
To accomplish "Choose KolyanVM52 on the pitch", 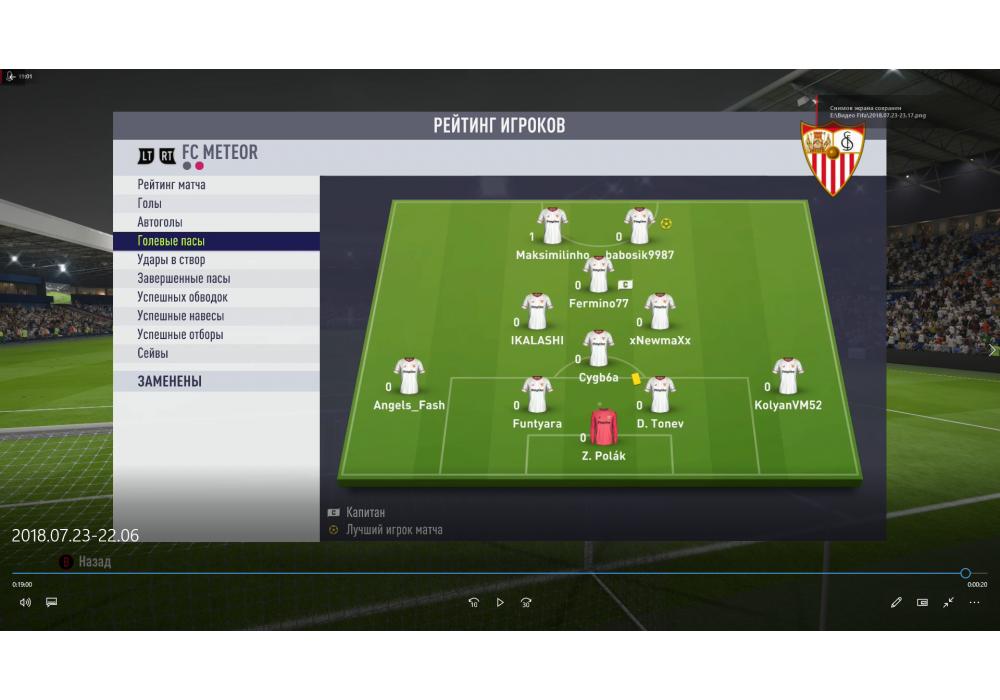I will pyautogui.click(x=788, y=378).
